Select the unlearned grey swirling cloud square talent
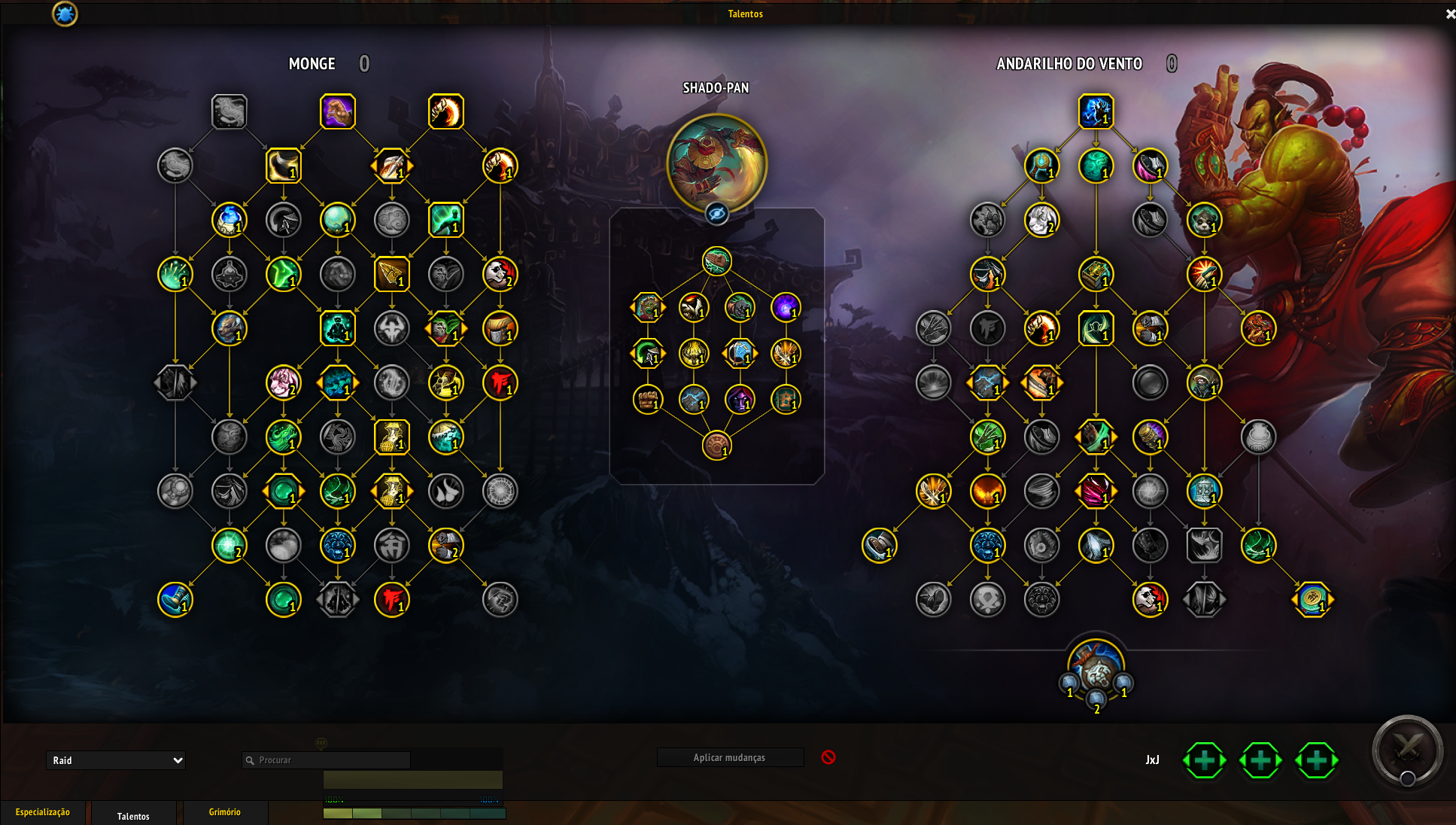The width and height of the screenshot is (1456, 825). [229, 111]
